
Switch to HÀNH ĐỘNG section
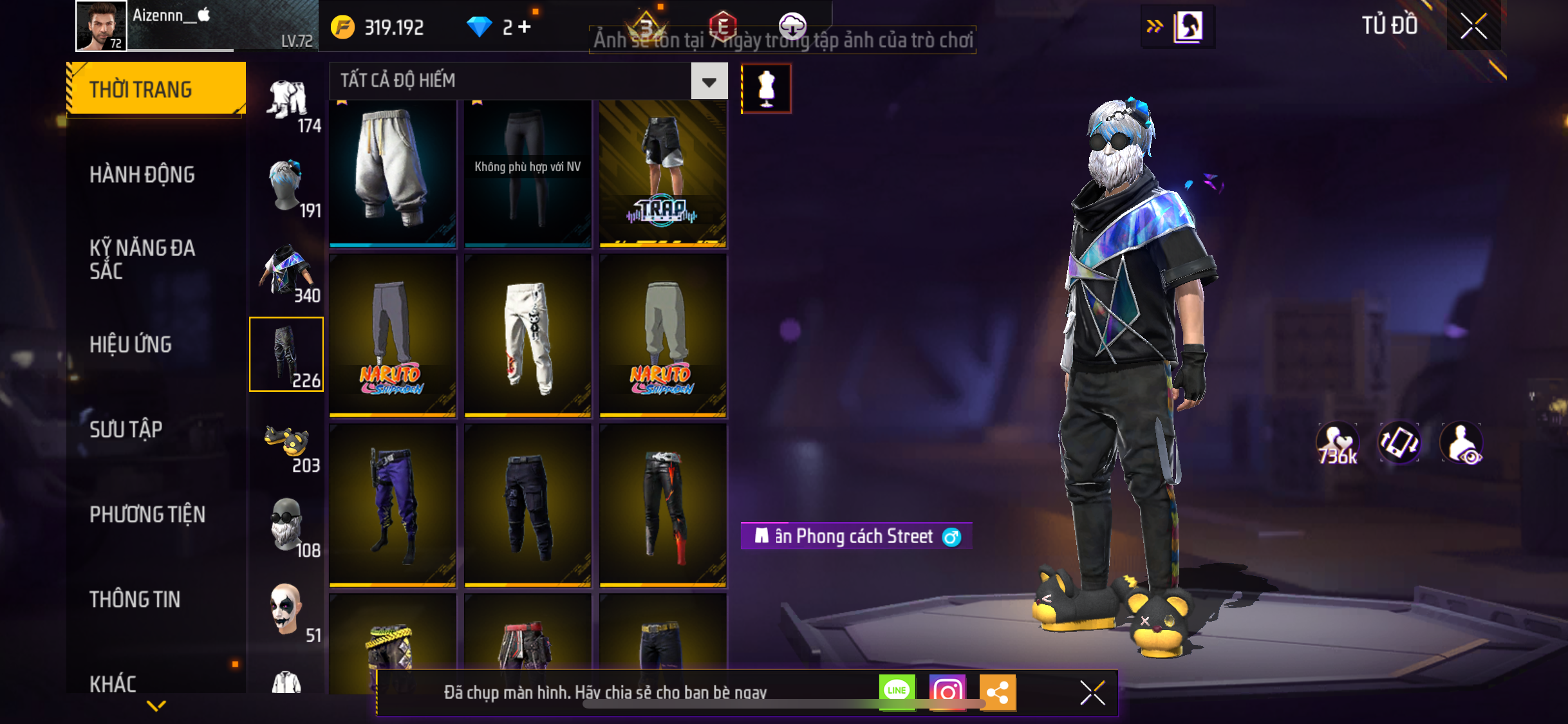click(x=142, y=174)
